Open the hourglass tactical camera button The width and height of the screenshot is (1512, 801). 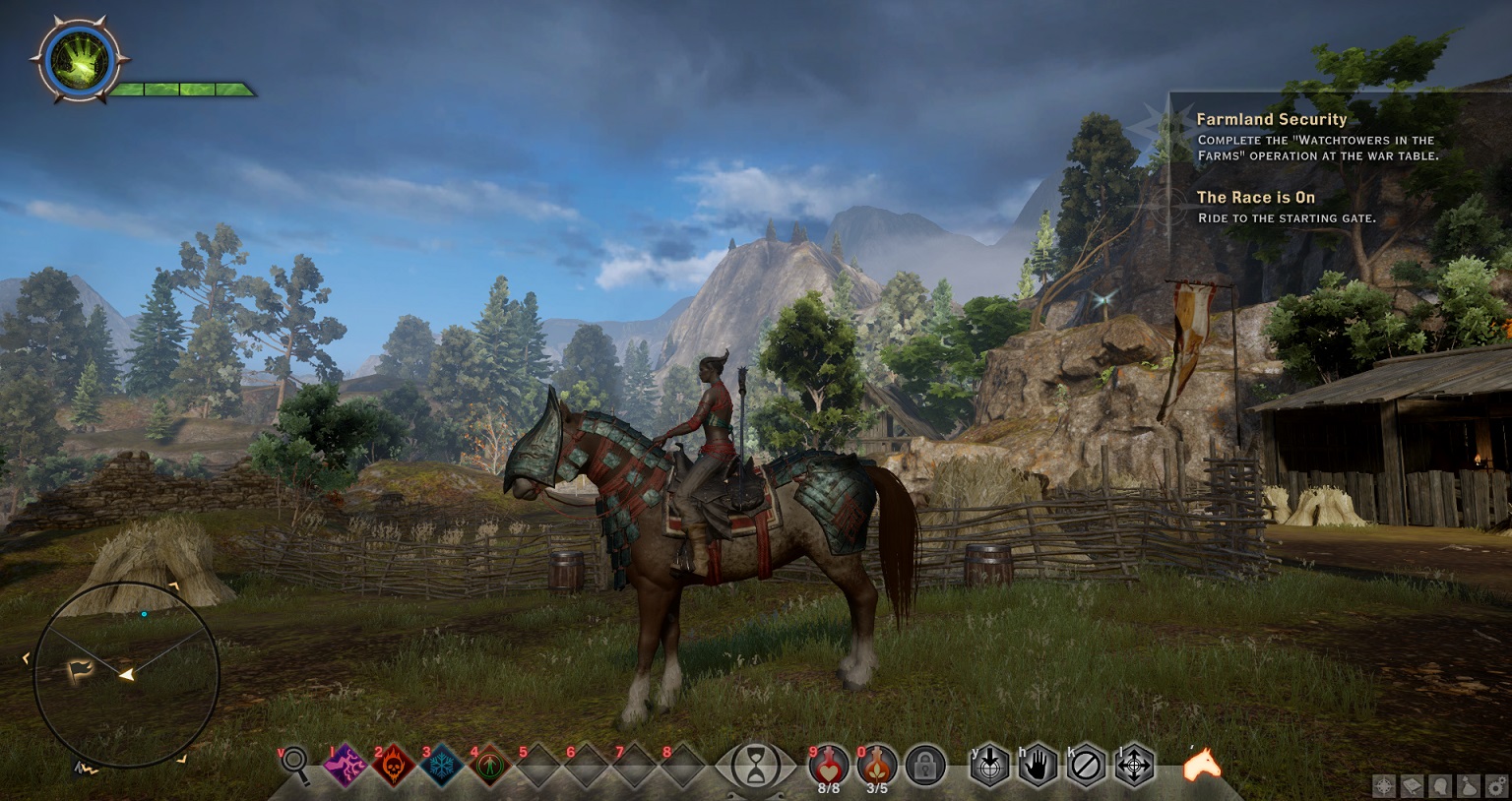(755, 765)
